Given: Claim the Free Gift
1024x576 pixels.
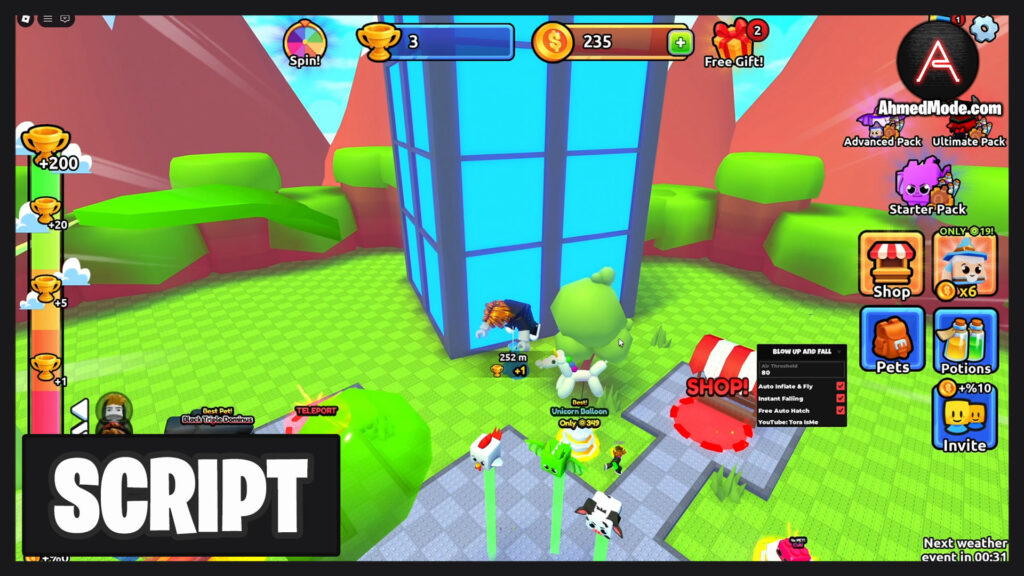Looking at the screenshot, I should [x=733, y=44].
